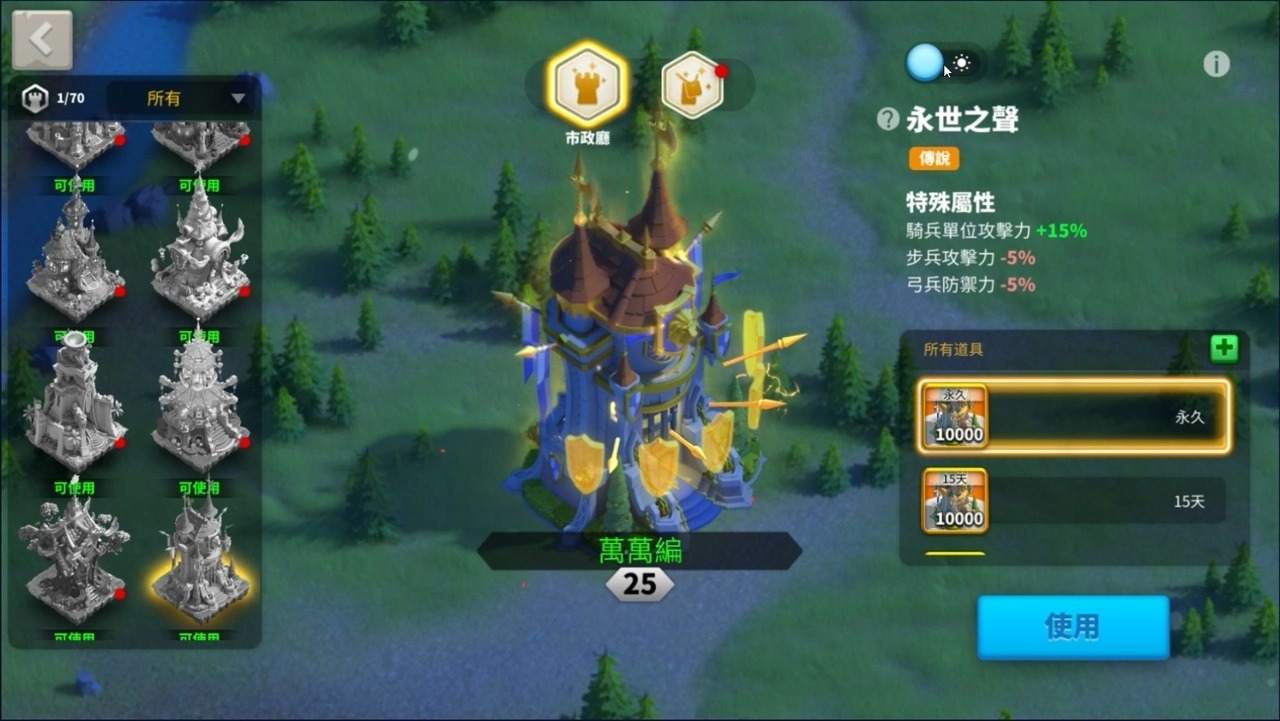Tap the question mark icon beside 永世之聲
Viewport: 1280px width, 721px height.
(x=886, y=119)
